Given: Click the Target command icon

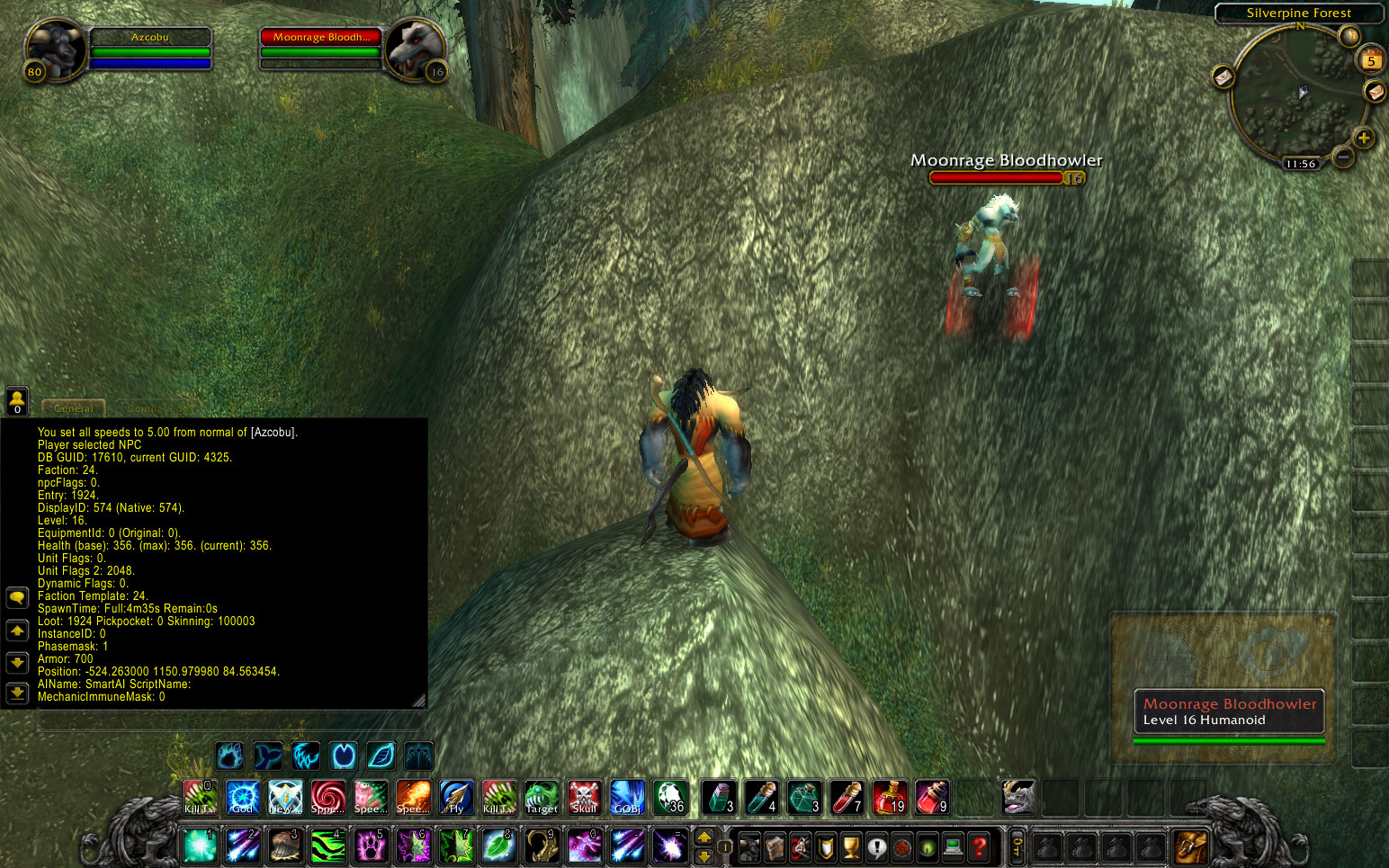Looking at the screenshot, I should click(541, 797).
